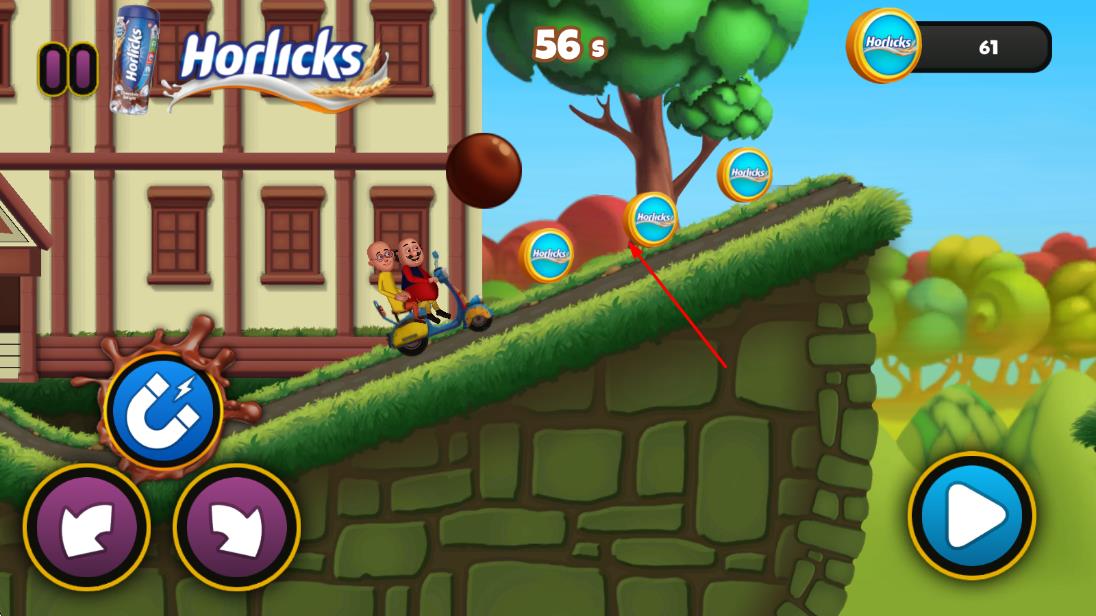Pause the game with the pause button
This screenshot has width=1096, height=616.
coord(68,69)
